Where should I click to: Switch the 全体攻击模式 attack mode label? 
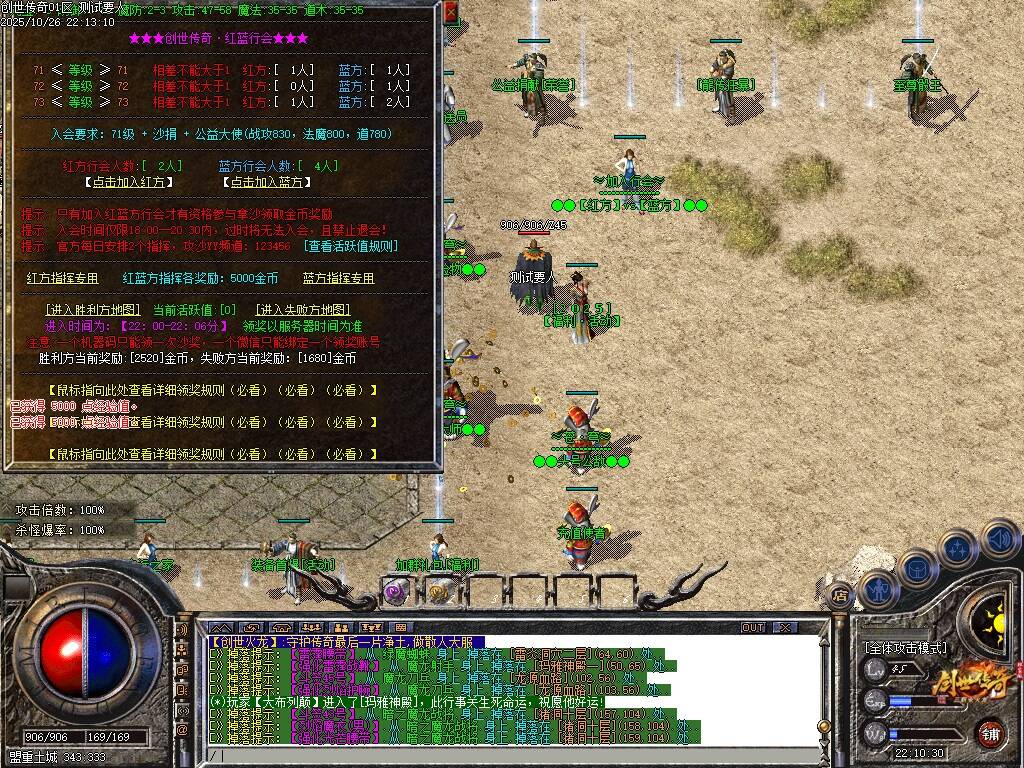[x=905, y=648]
